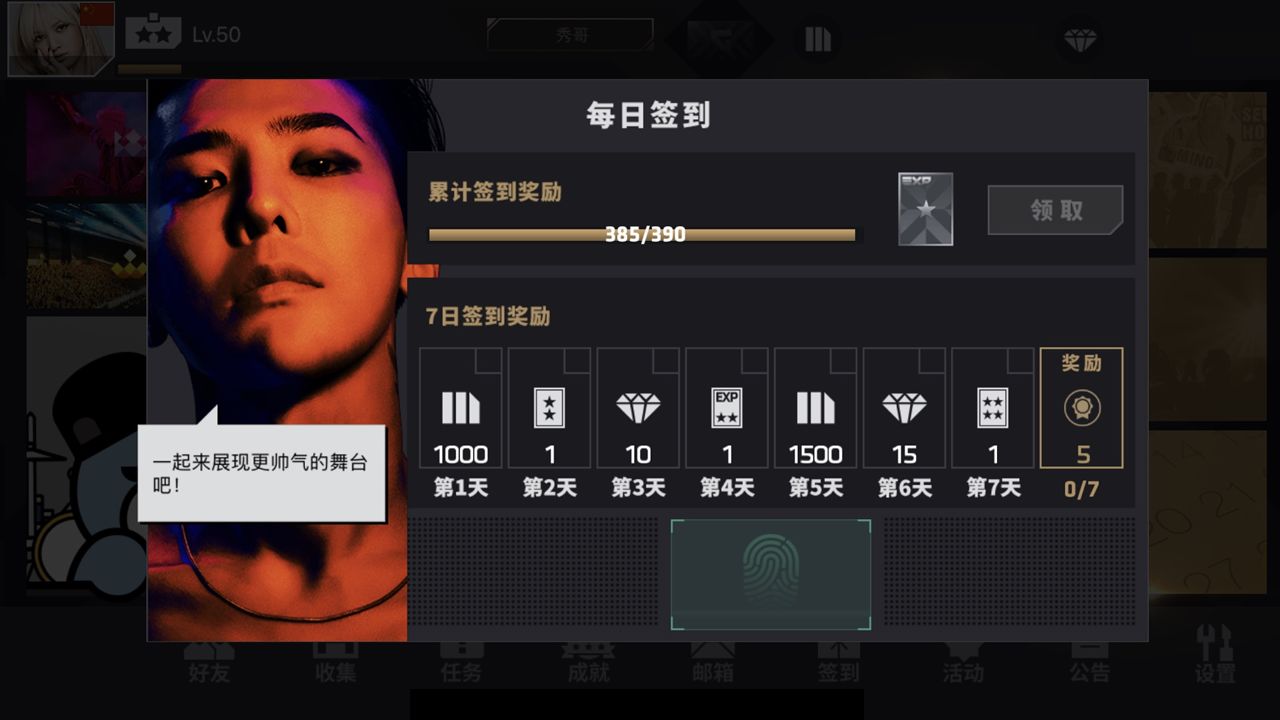The height and width of the screenshot is (720, 1280).
Task: Tap the fingerprint area to sign in
Action: (x=770, y=575)
